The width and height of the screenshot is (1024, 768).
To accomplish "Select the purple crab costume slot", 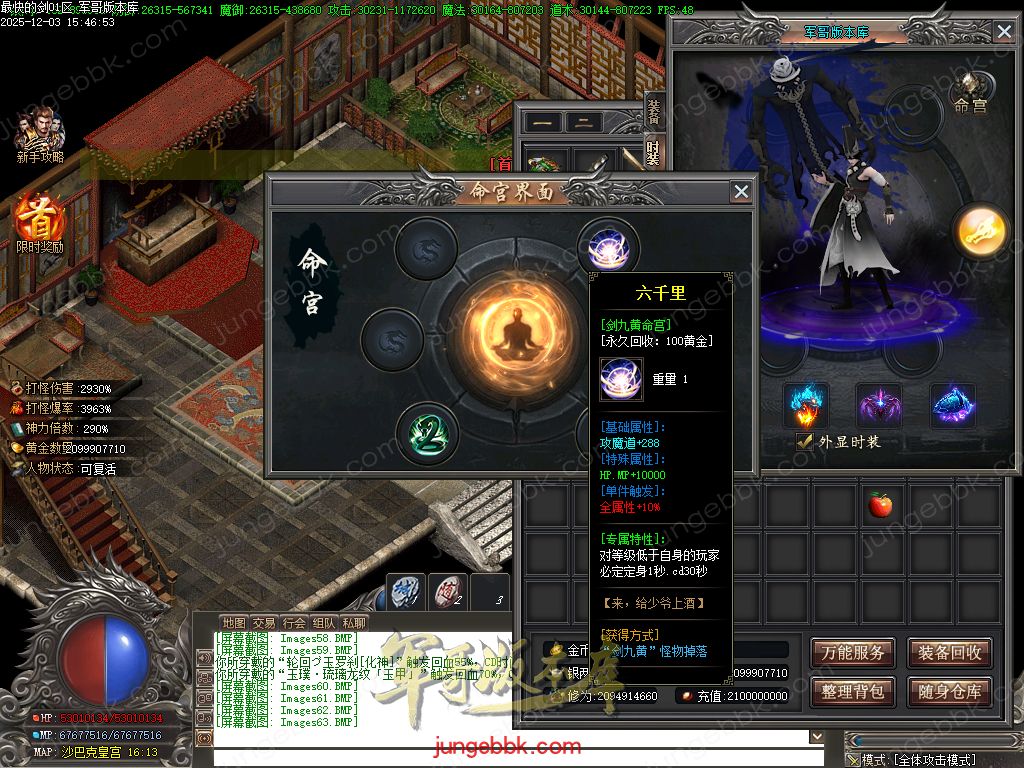I will (879, 405).
